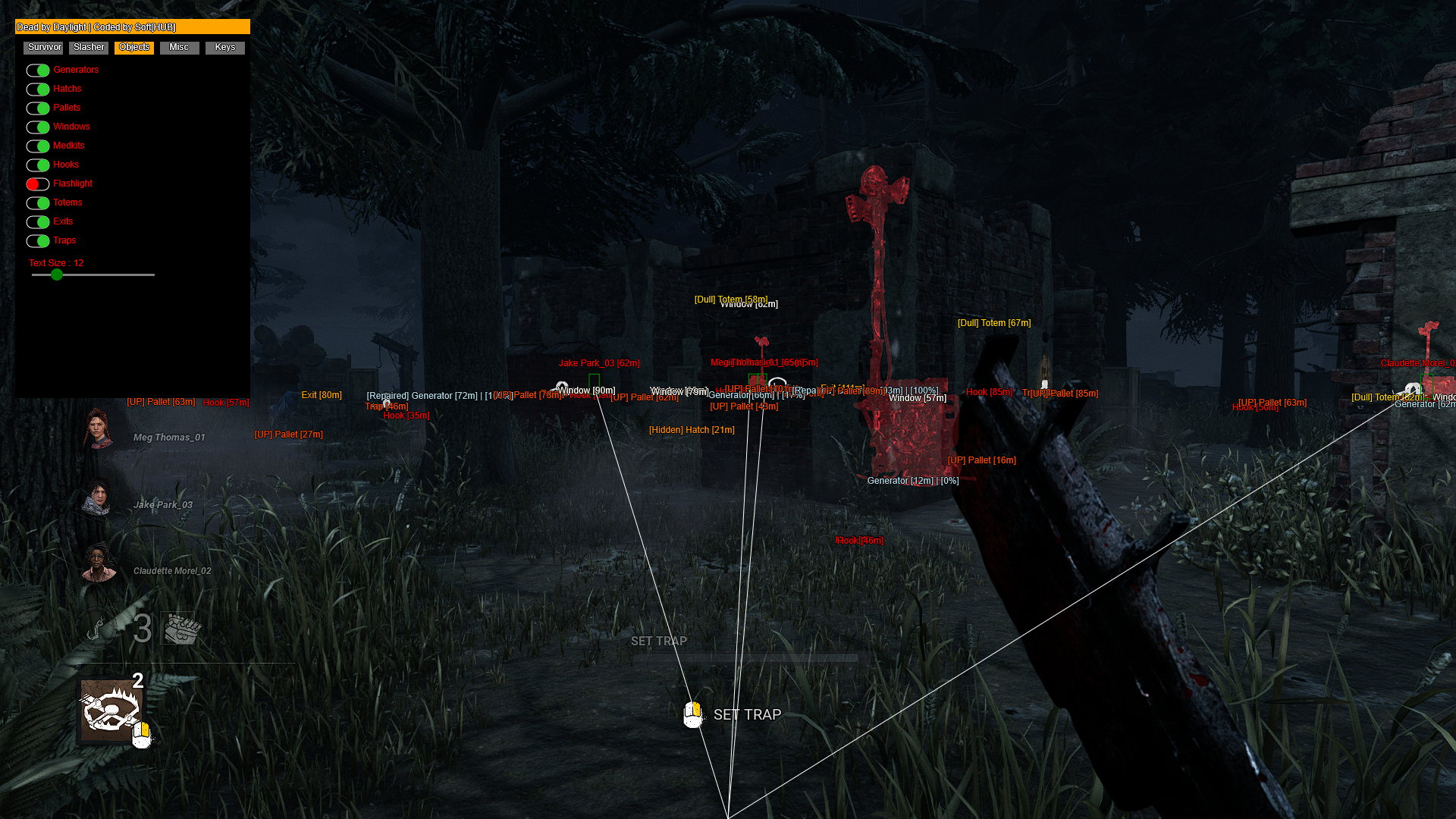Turn off the Medkits toggle
The image size is (1456, 819).
(38, 146)
